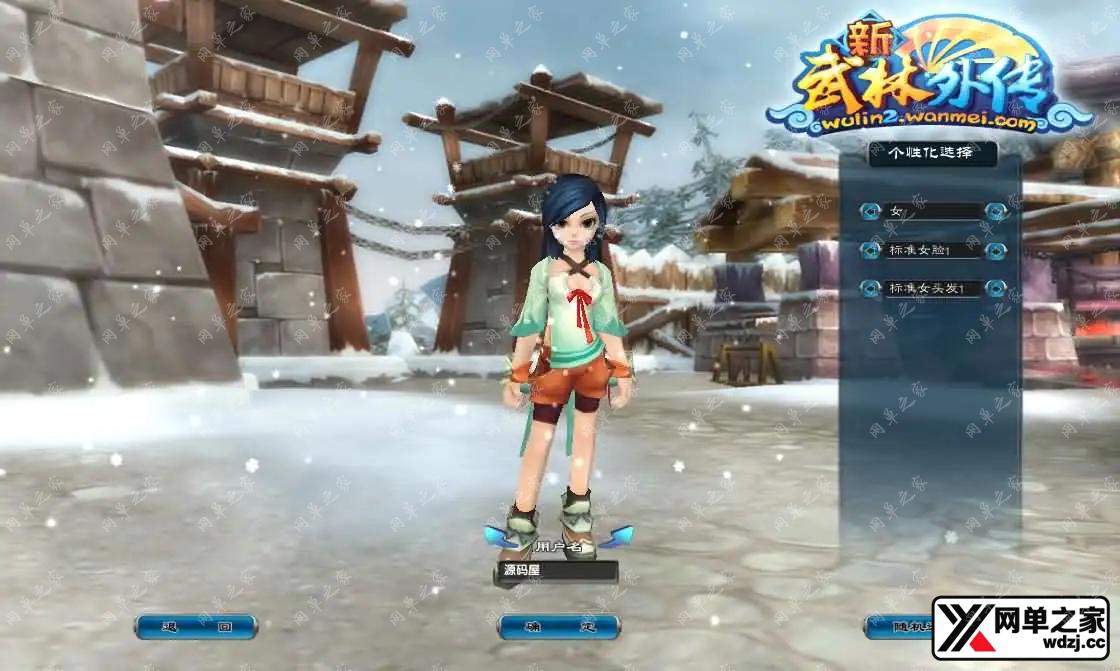The width and height of the screenshot is (1120, 671).
Task: Choose previous hairstyle, left of 标准女头发1
Action: (870, 288)
